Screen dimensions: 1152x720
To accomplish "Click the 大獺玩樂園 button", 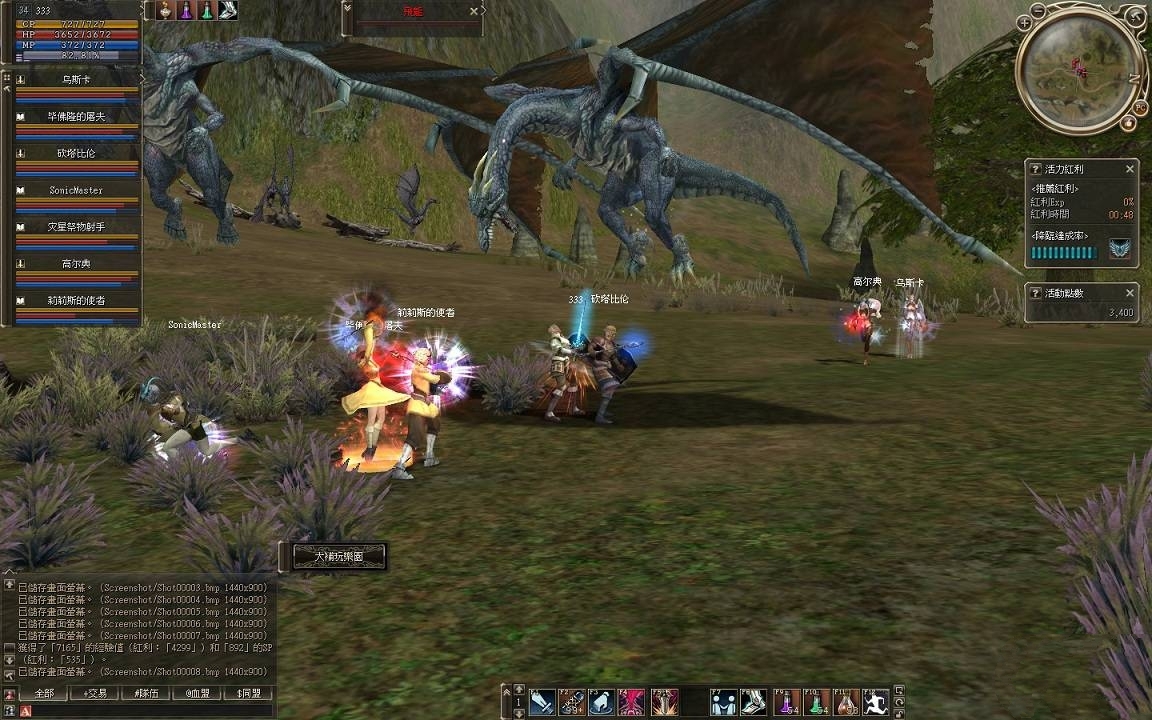I will [x=335, y=556].
